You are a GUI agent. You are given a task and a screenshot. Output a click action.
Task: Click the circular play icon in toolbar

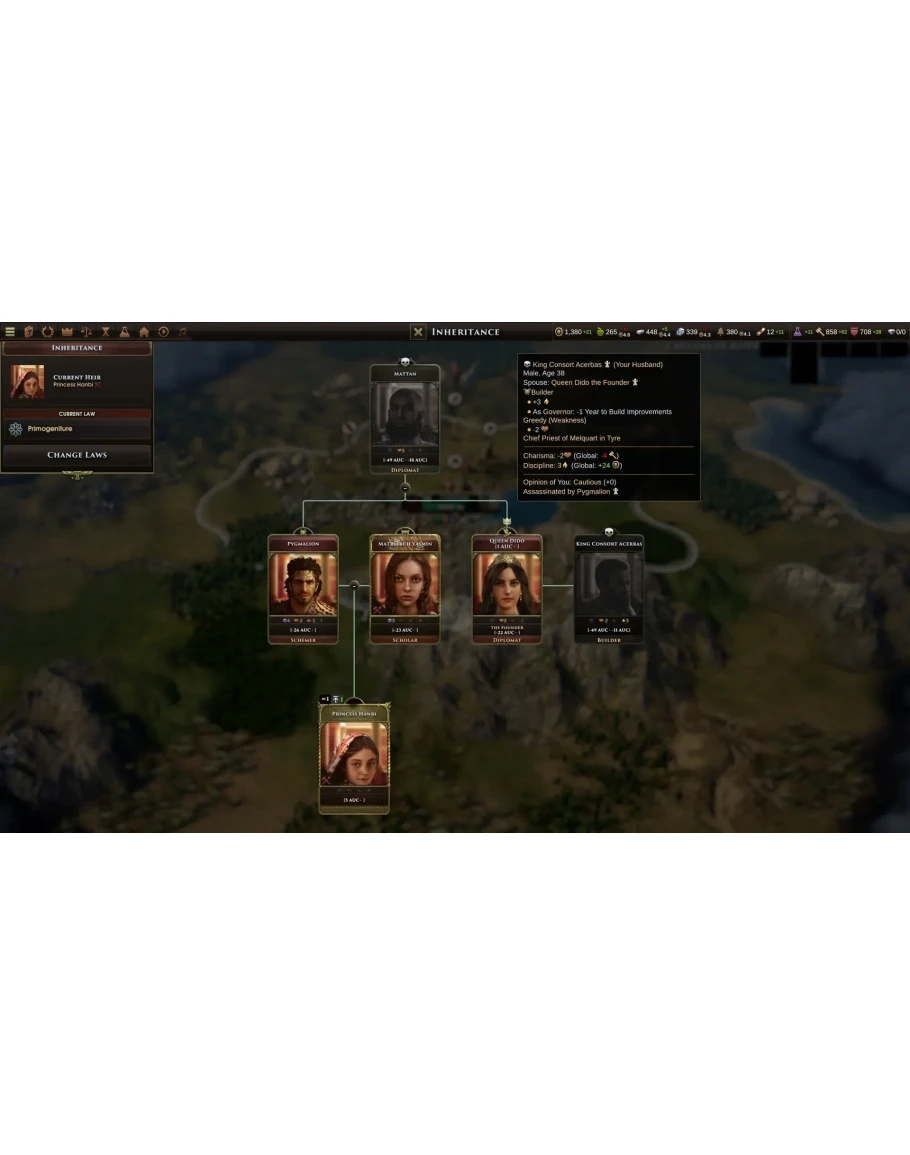pos(163,332)
